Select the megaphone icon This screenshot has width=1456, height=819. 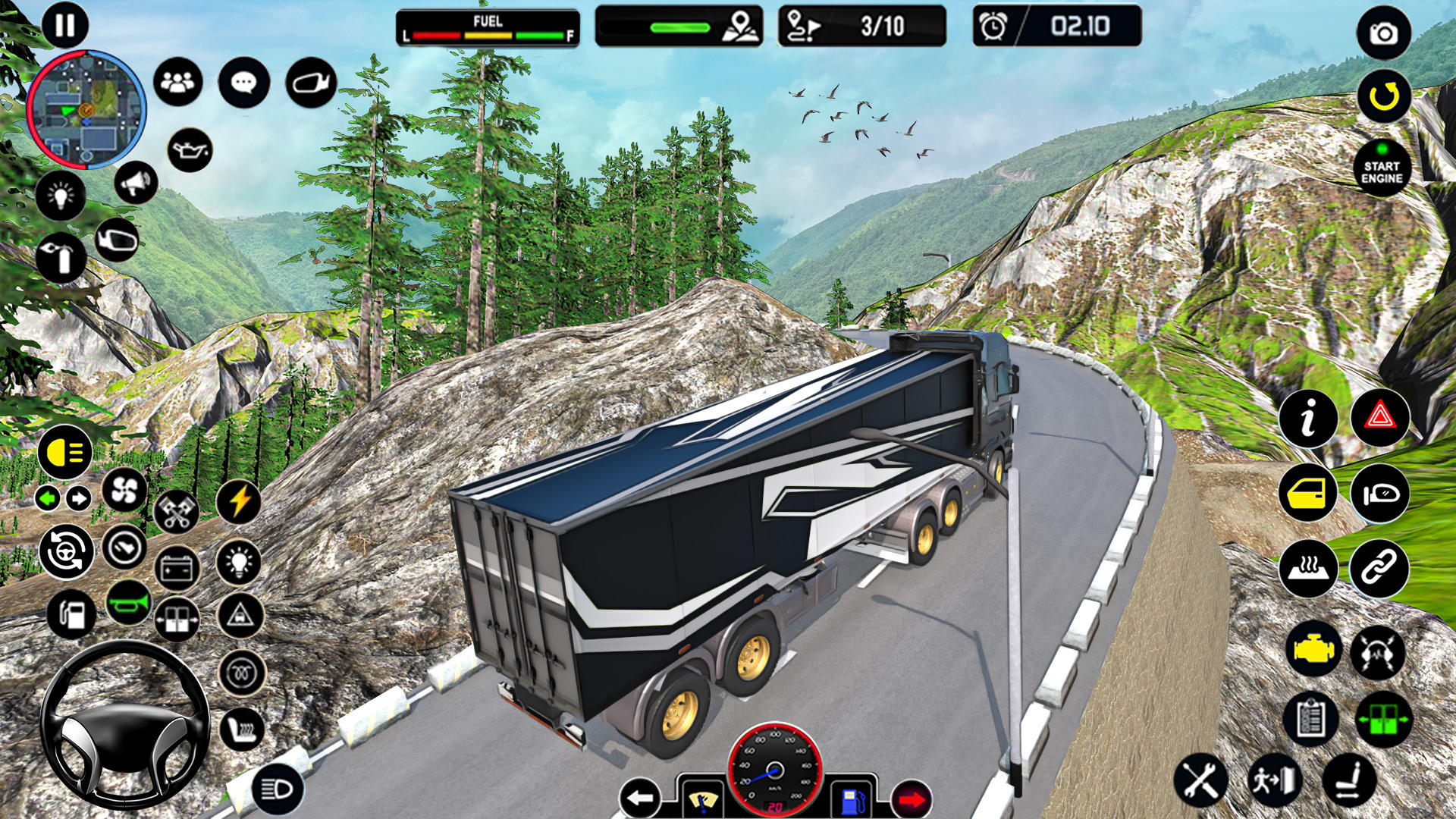tap(136, 183)
